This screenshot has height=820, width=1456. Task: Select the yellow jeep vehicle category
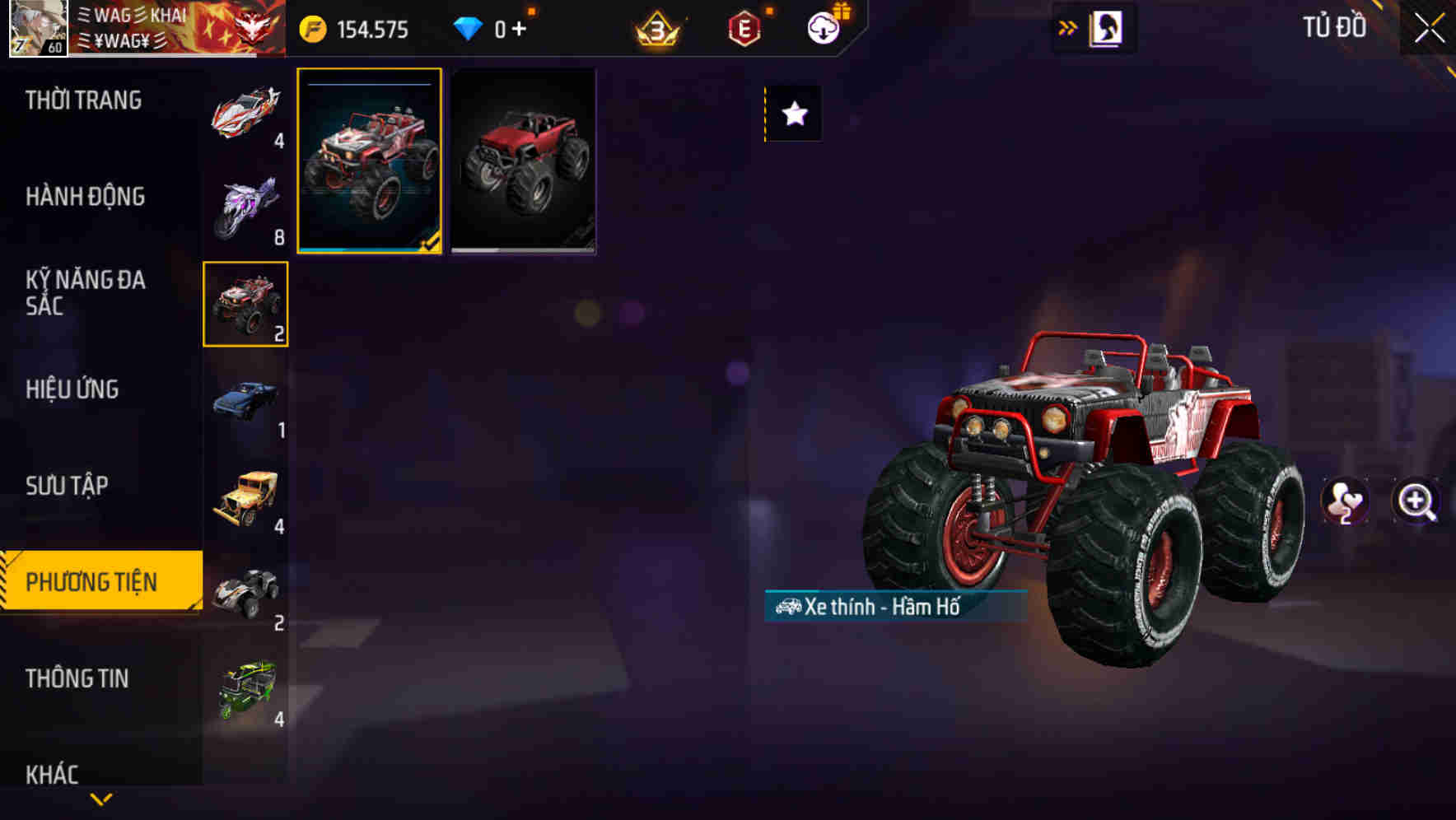tap(245, 498)
